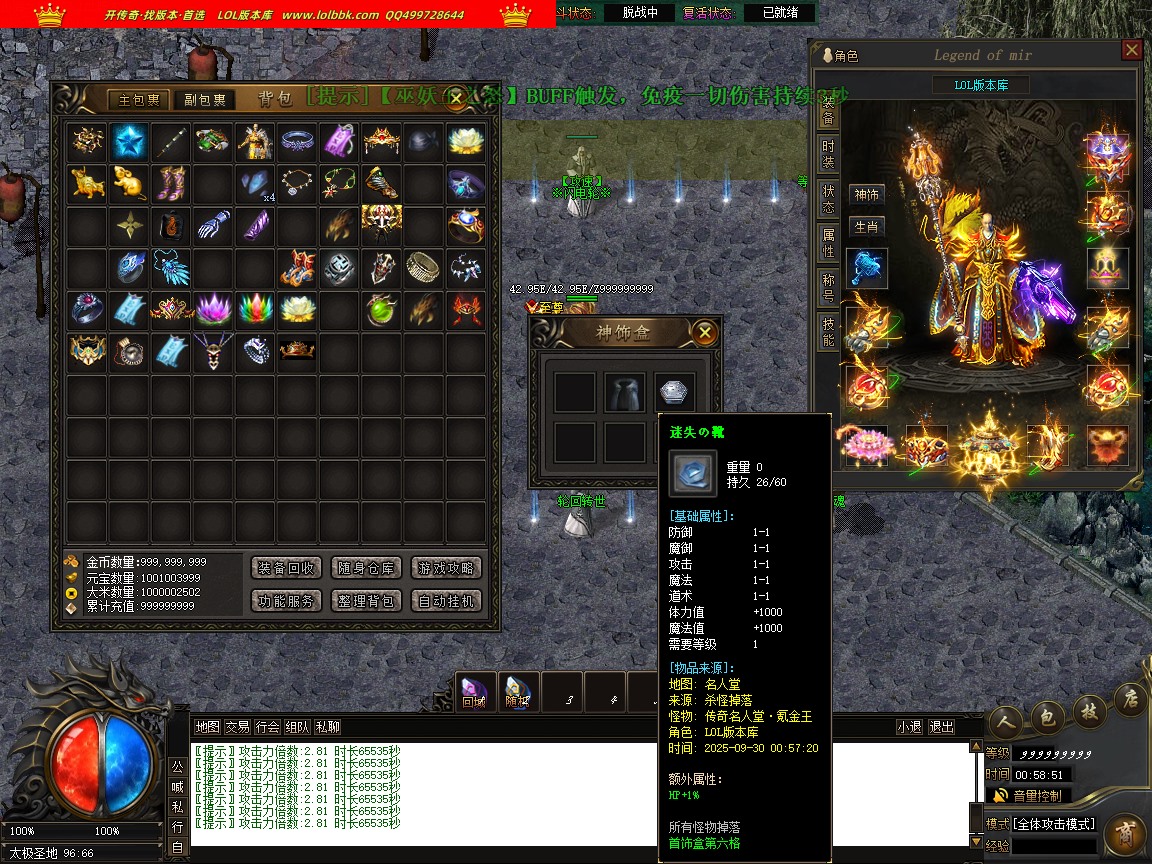Start 自动挂机 auto-battle

pyautogui.click(x=446, y=601)
